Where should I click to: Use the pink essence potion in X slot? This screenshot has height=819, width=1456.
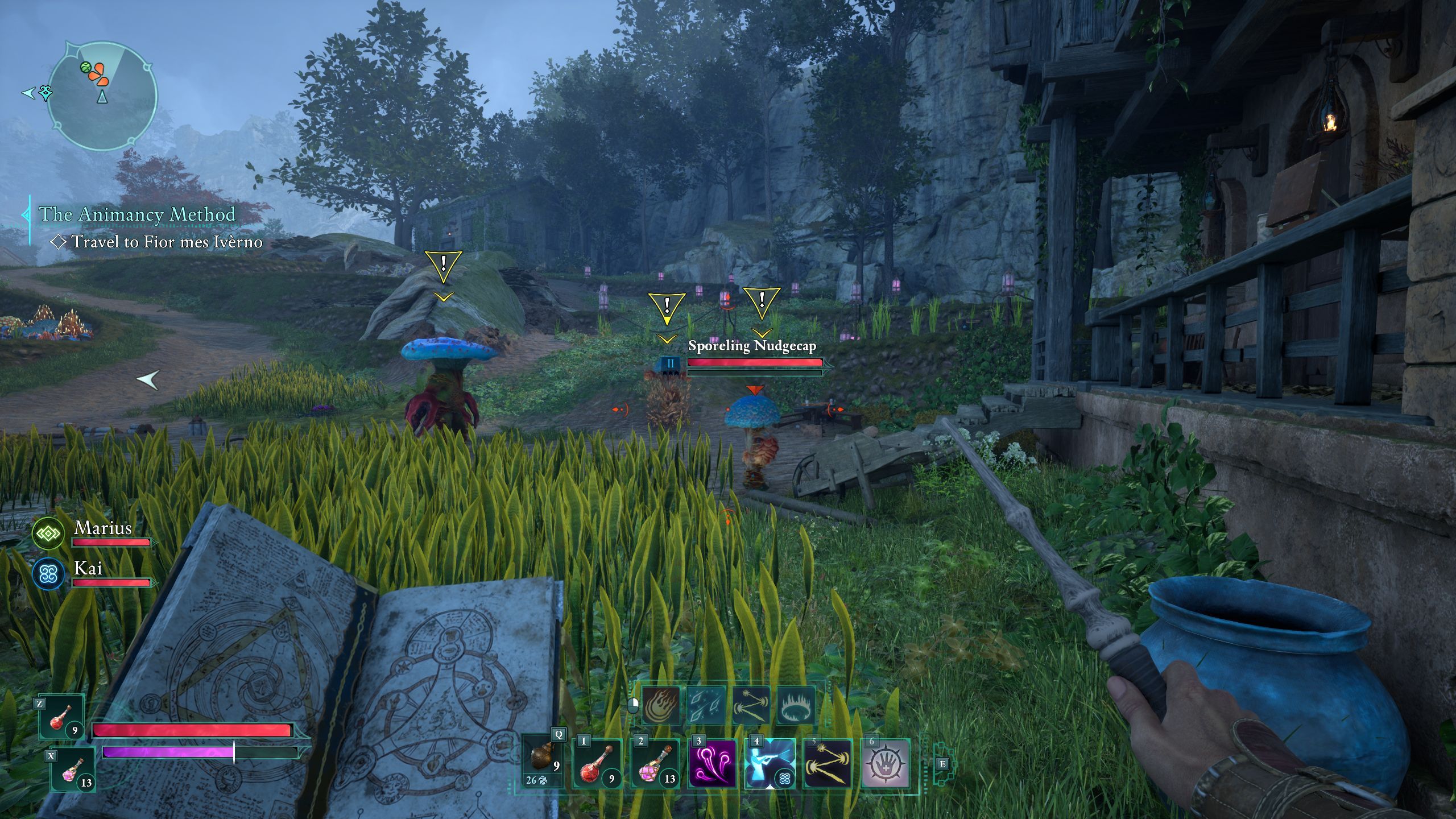[x=73, y=770]
